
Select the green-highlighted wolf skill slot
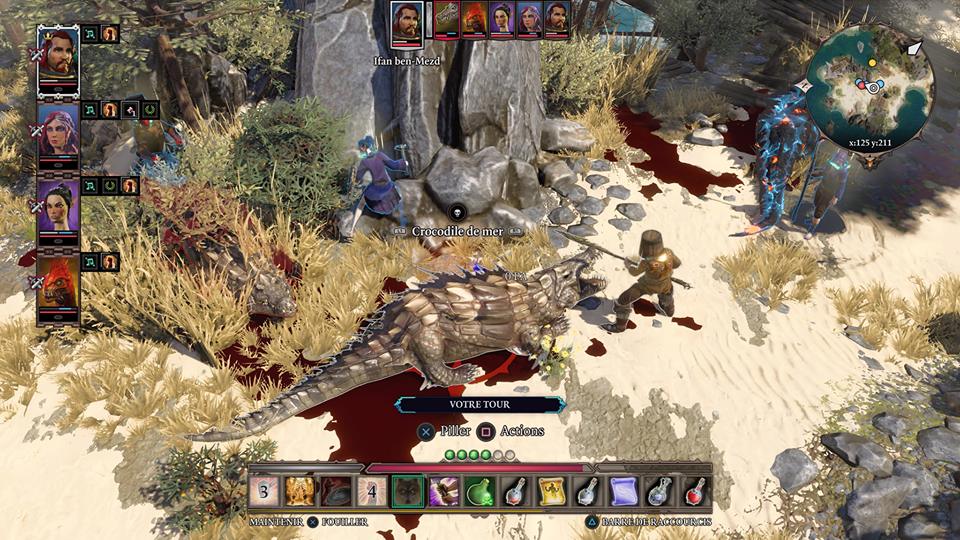click(407, 491)
